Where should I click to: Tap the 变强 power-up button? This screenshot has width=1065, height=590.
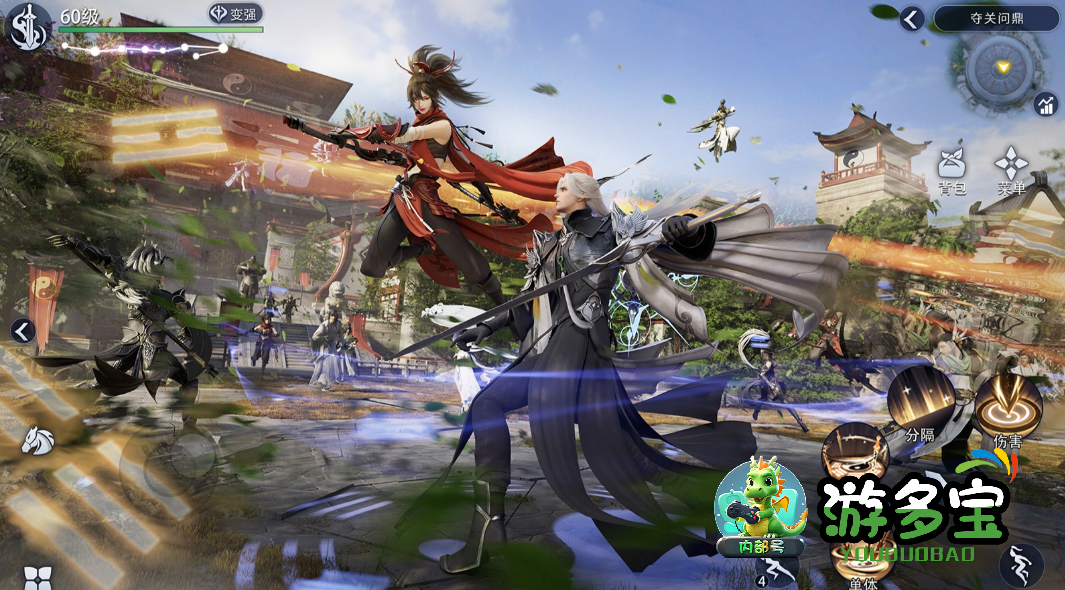coord(235,14)
